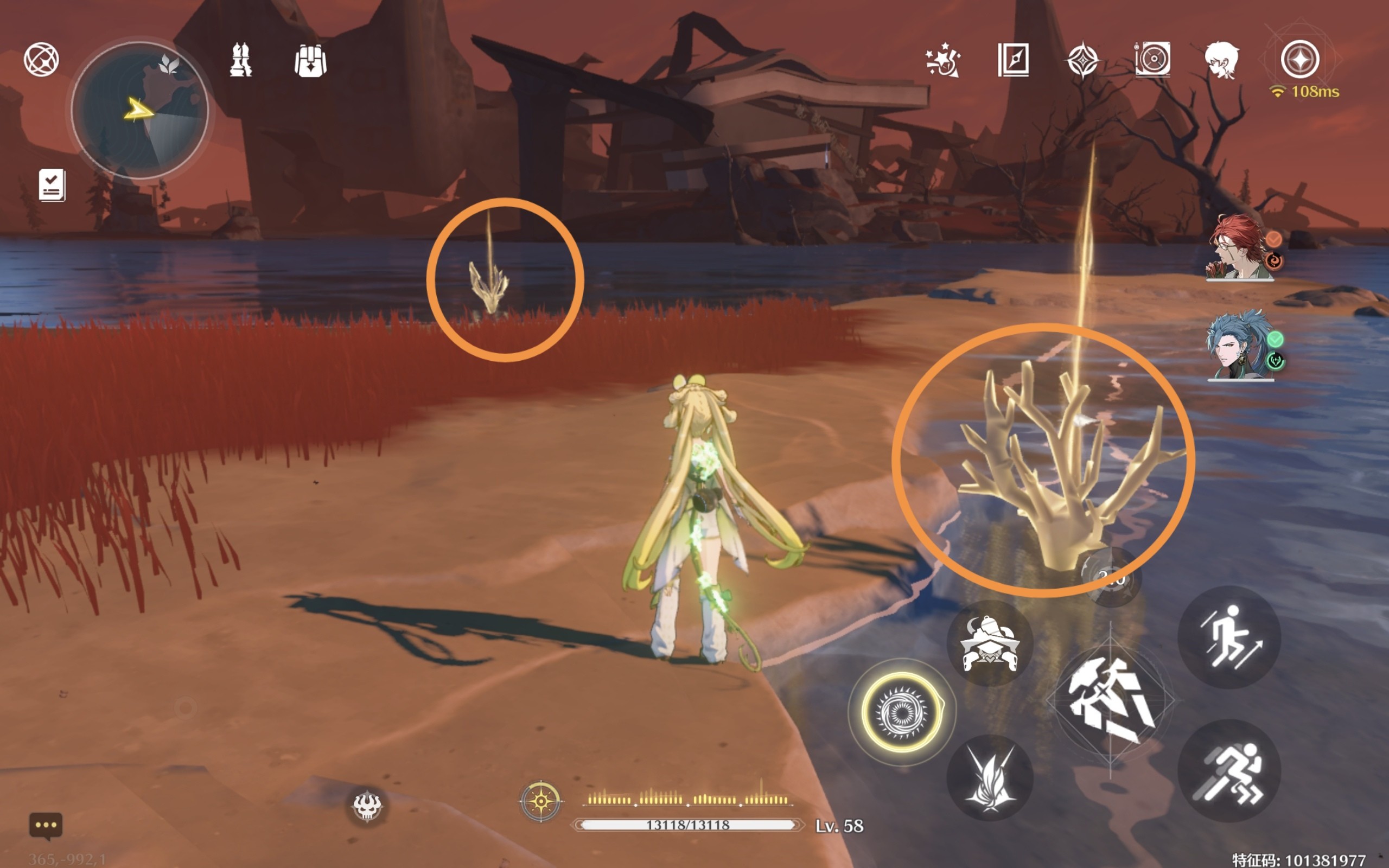Activate the glowing yellow ring skill
The height and width of the screenshot is (868, 1389).
point(902,712)
